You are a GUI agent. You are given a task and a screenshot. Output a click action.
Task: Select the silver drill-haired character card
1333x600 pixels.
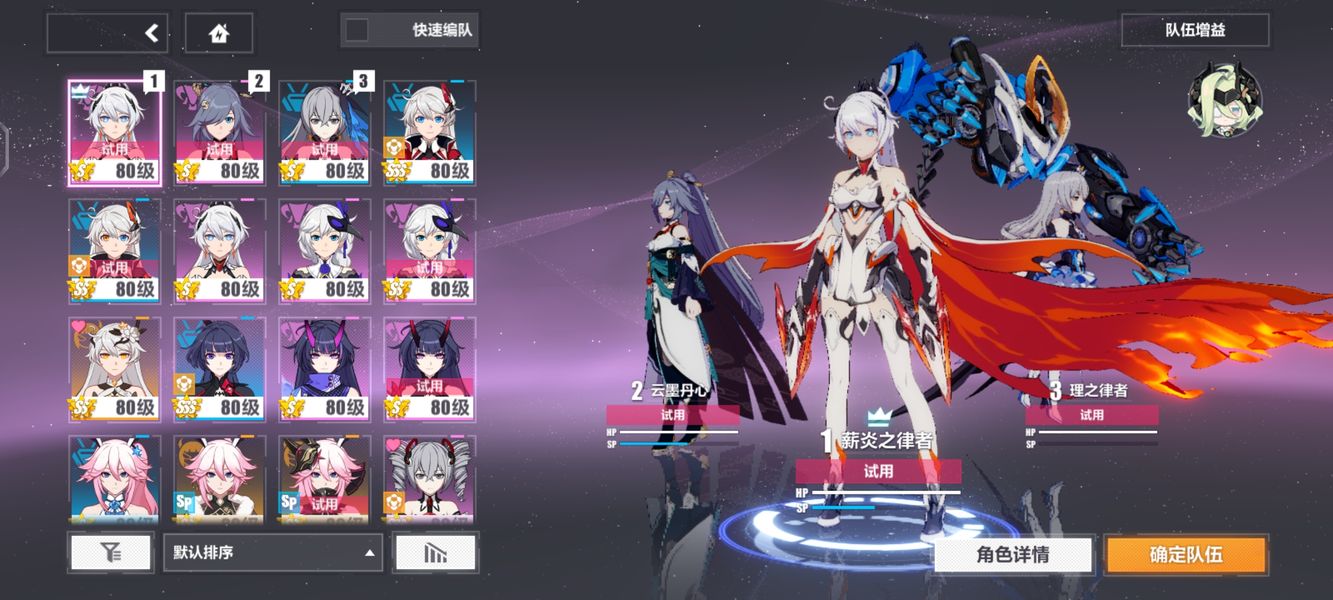pyautogui.click(x=429, y=480)
